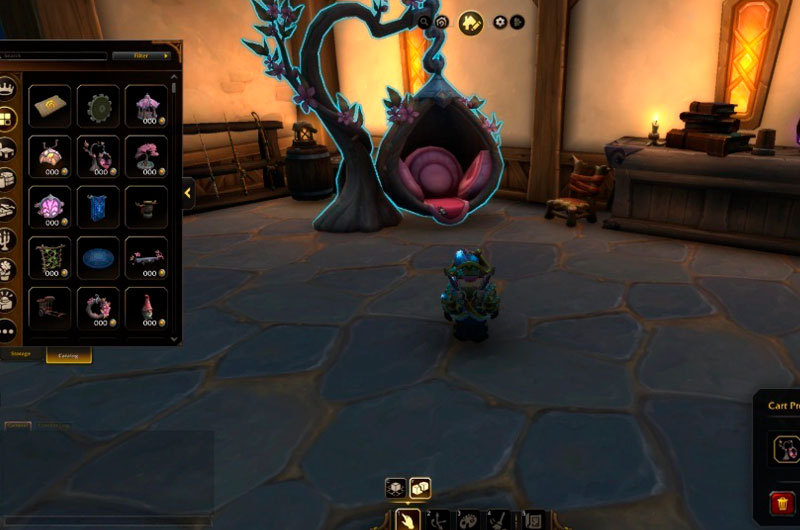
Task: Open the candelabra lighting category
Action: point(8,240)
